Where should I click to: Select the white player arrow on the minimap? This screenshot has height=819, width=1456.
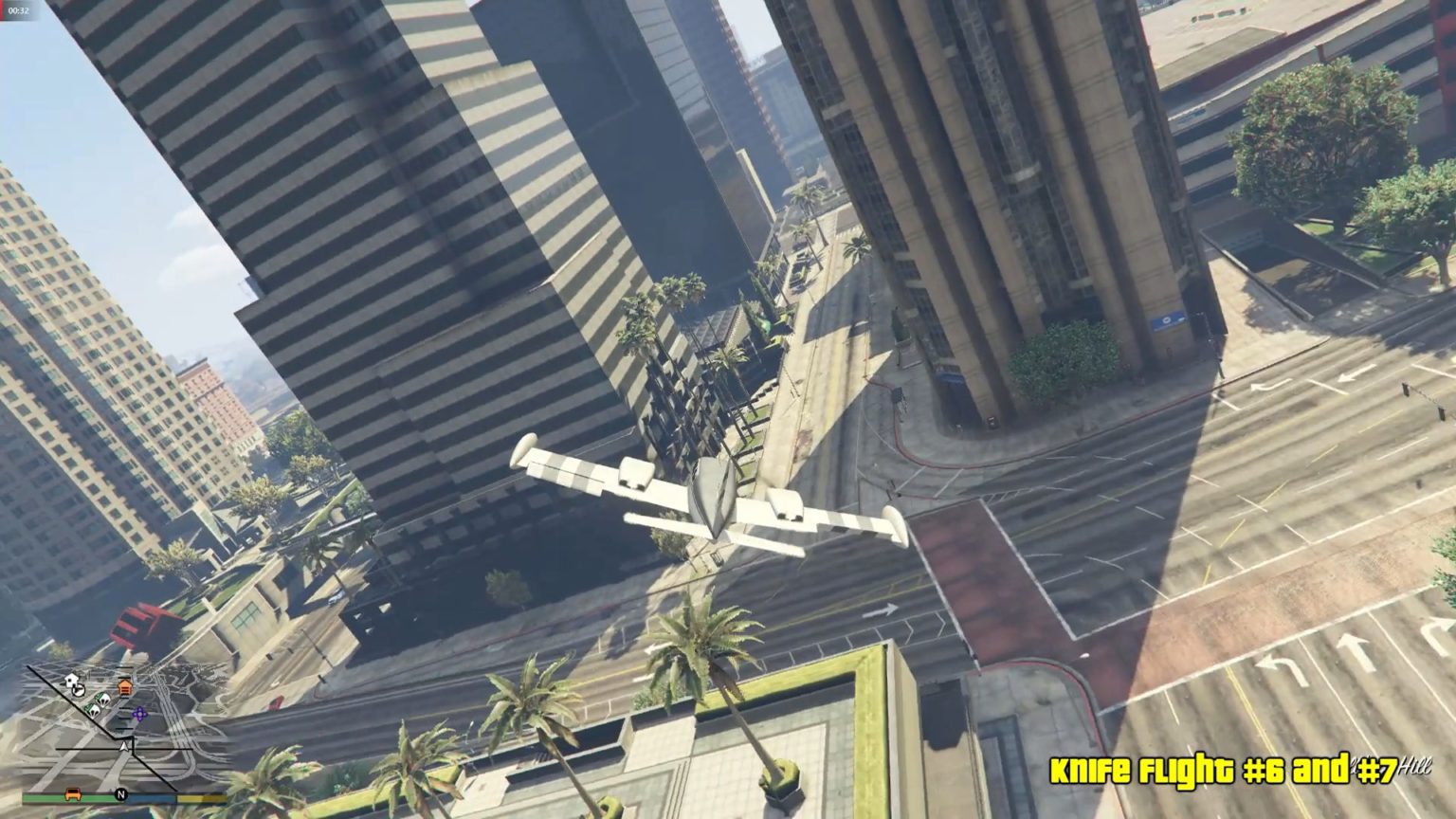pos(124,747)
